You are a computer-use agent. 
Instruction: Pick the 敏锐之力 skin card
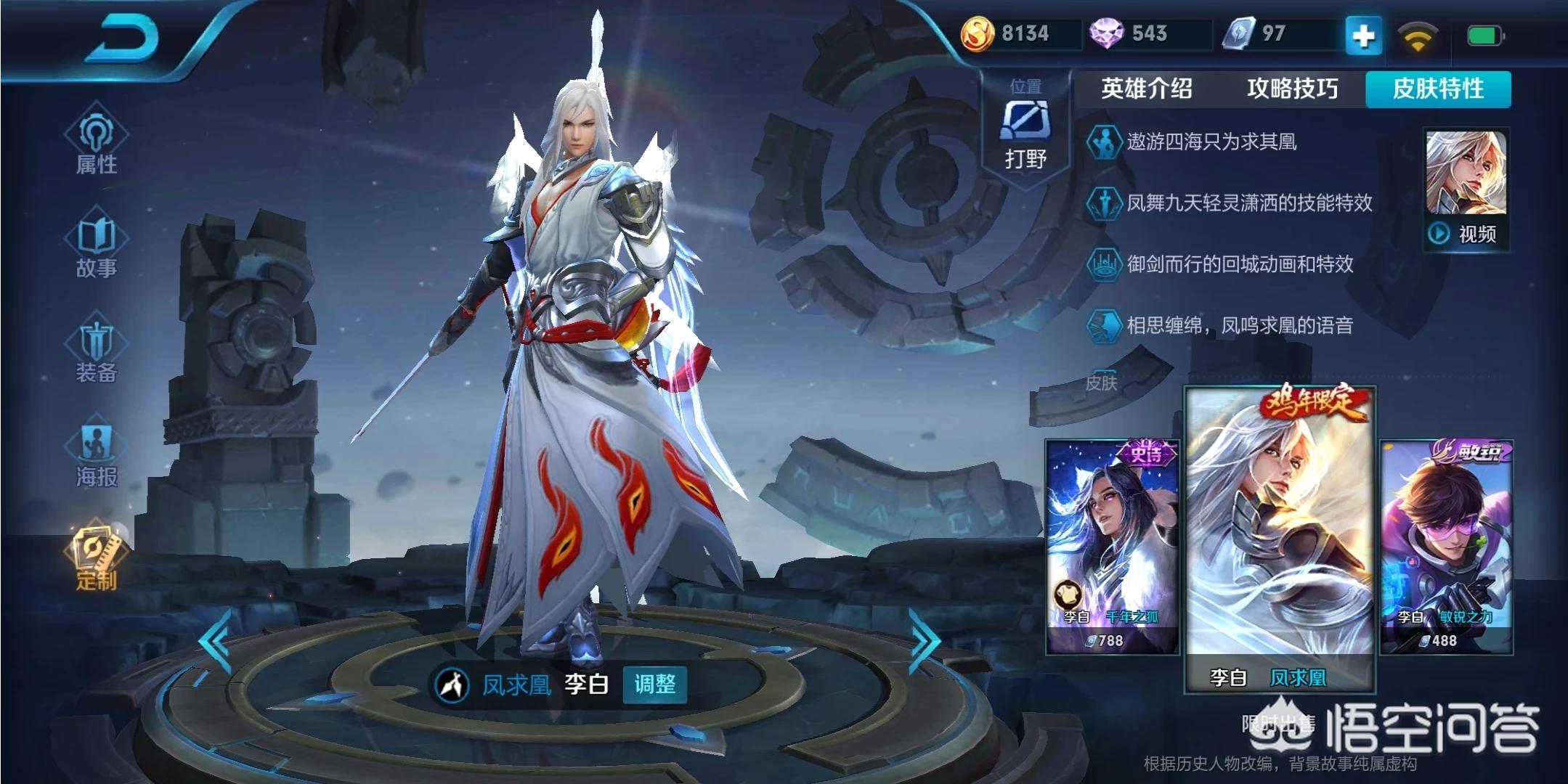[1446, 546]
